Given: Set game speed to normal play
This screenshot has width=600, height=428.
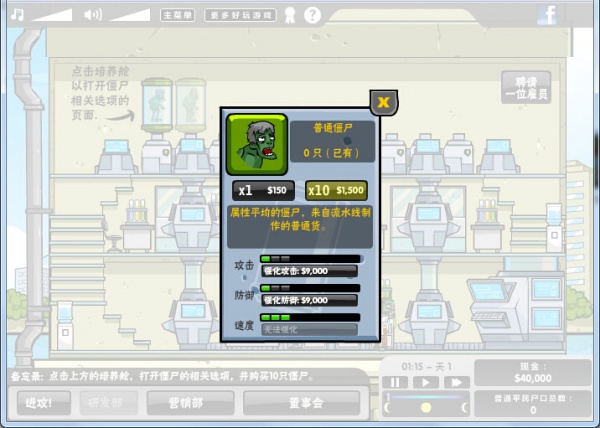Looking at the screenshot, I should [426, 381].
